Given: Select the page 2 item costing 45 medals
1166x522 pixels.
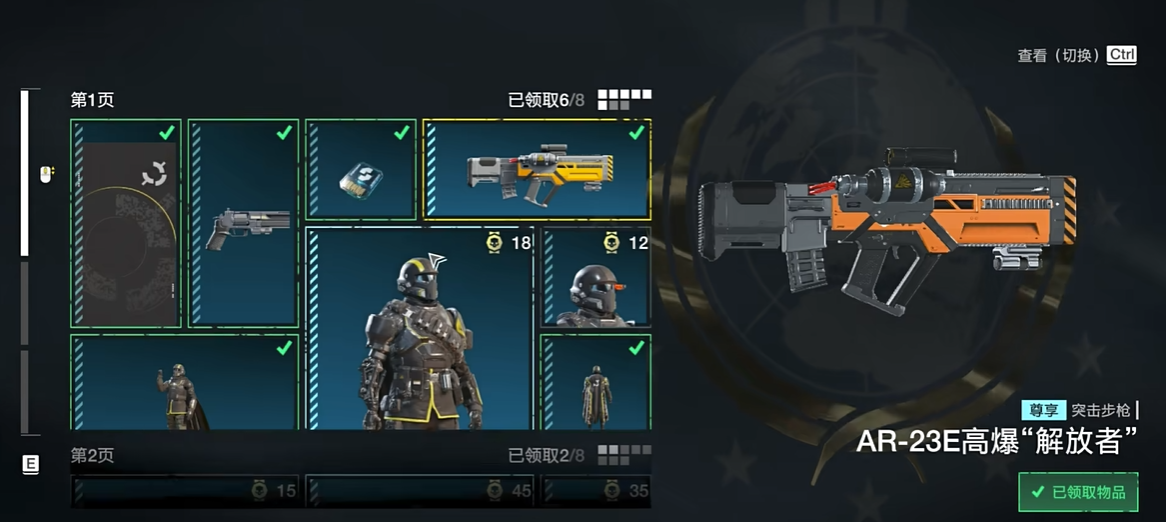Looking at the screenshot, I should (x=420, y=491).
